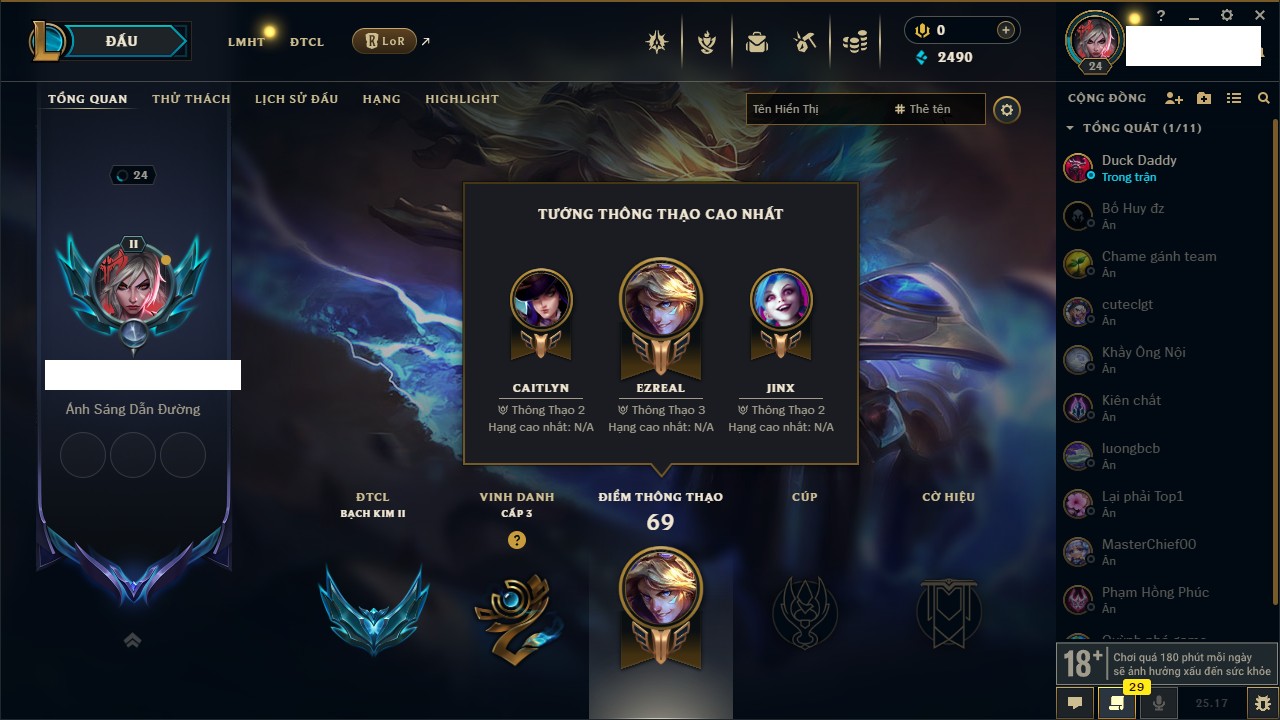Select Jinx mastery portrait

click(x=780, y=299)
